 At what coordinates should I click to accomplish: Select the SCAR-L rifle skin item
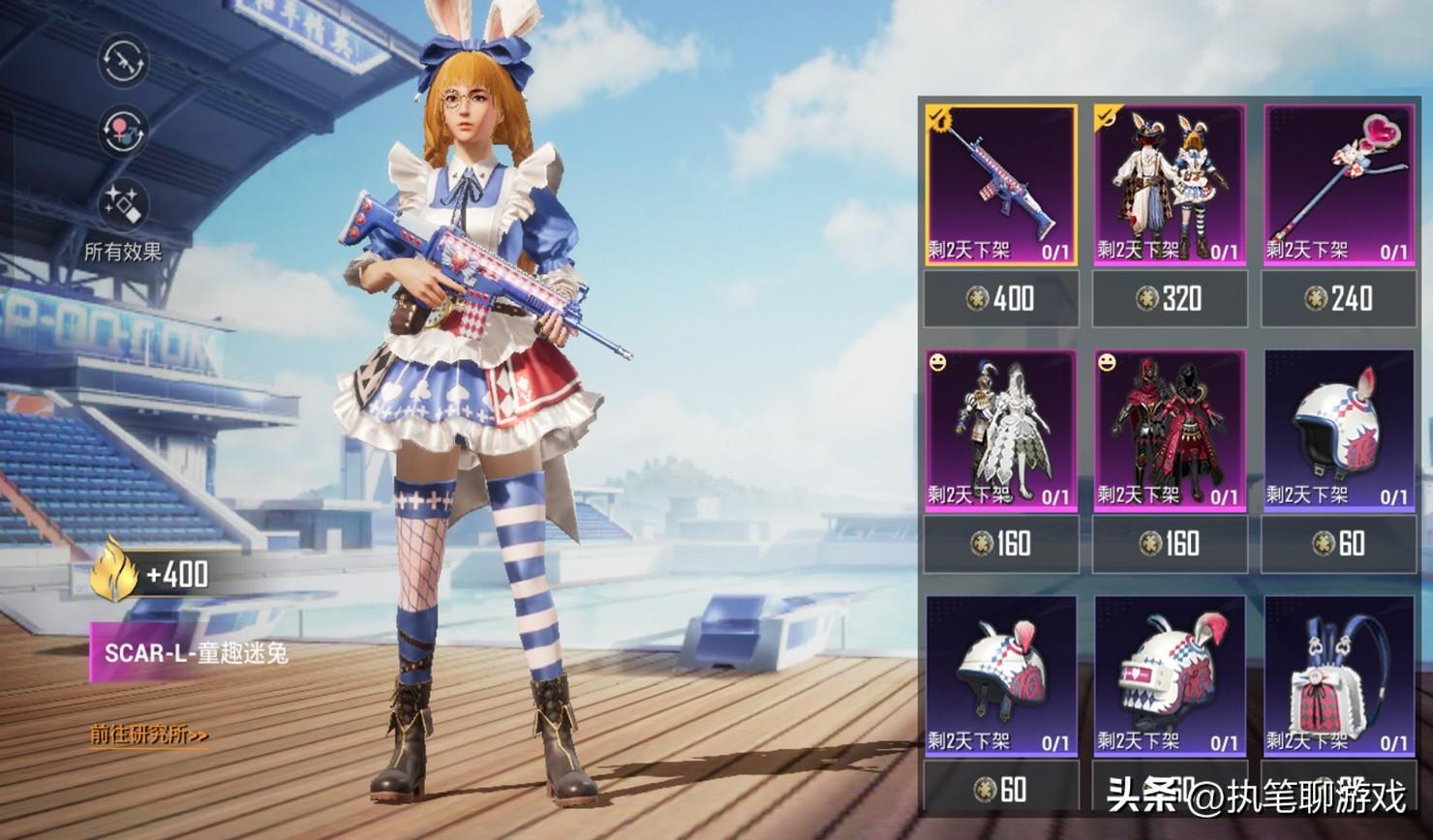pyautogui.click(x=1000, y=184)
